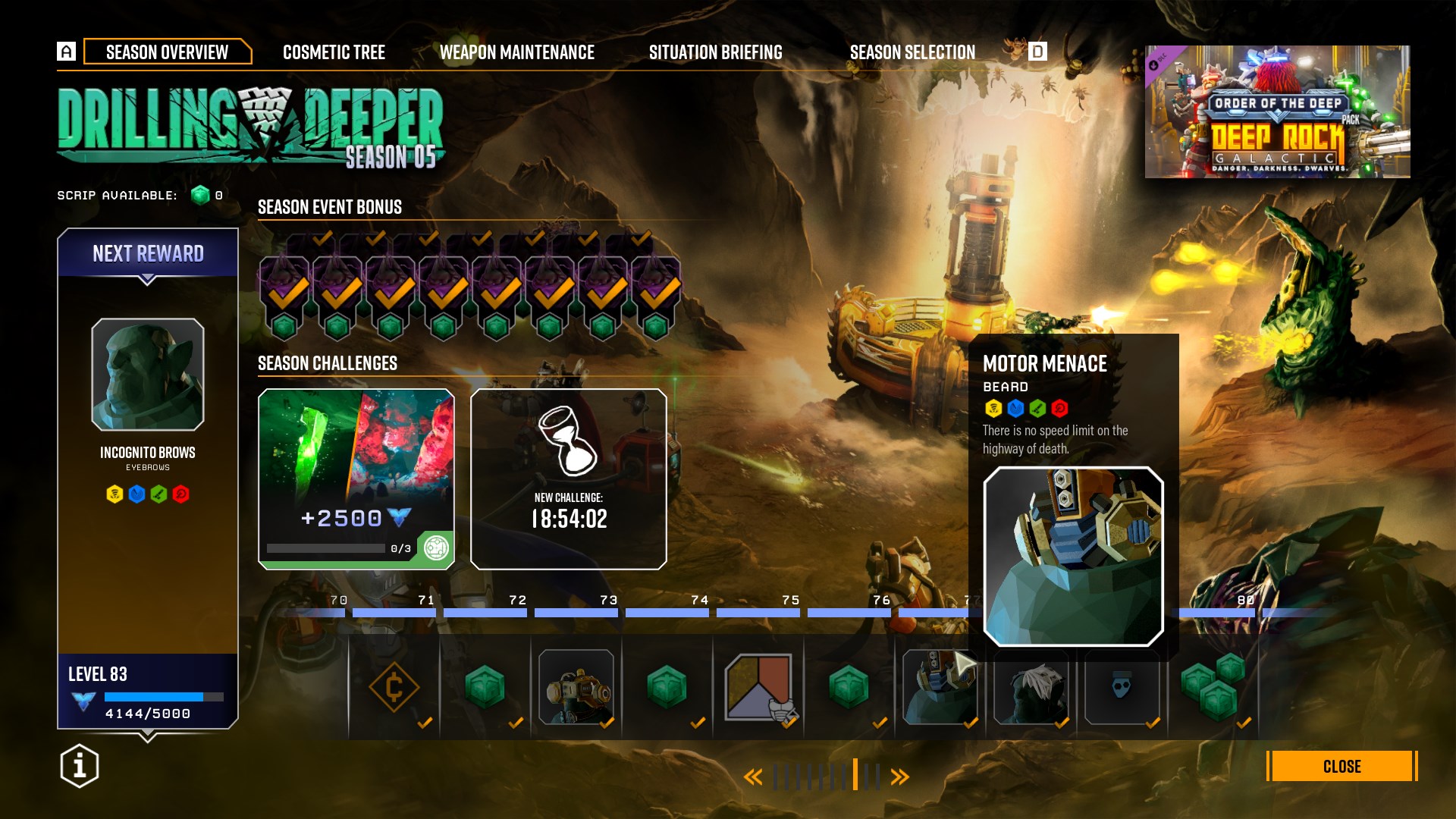The image size is (1456, 819).
Task: Select the Incognito Brows next reward
Action: click(148, 375)
